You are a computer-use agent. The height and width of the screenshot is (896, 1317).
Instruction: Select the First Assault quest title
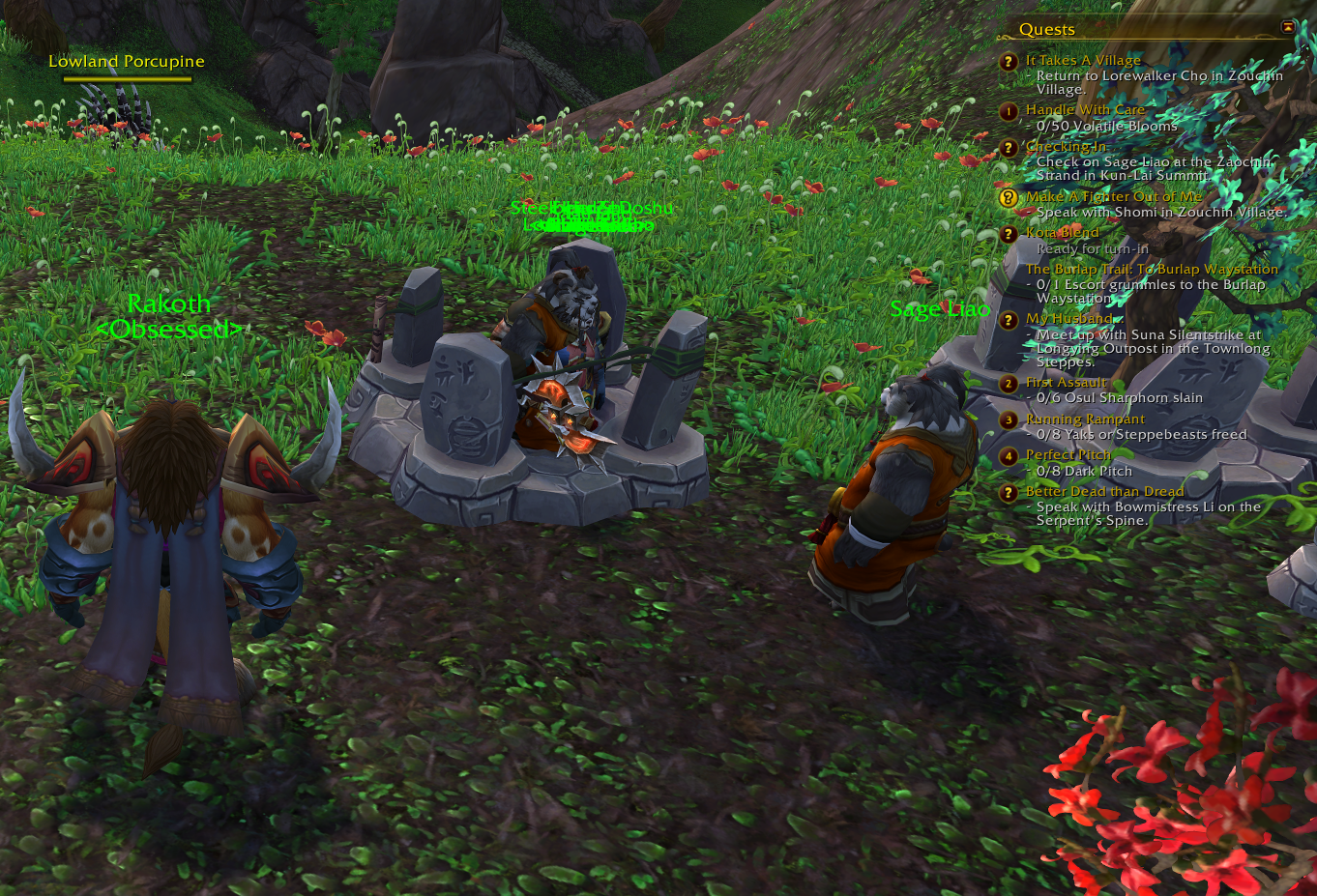tap(1066, 383)
